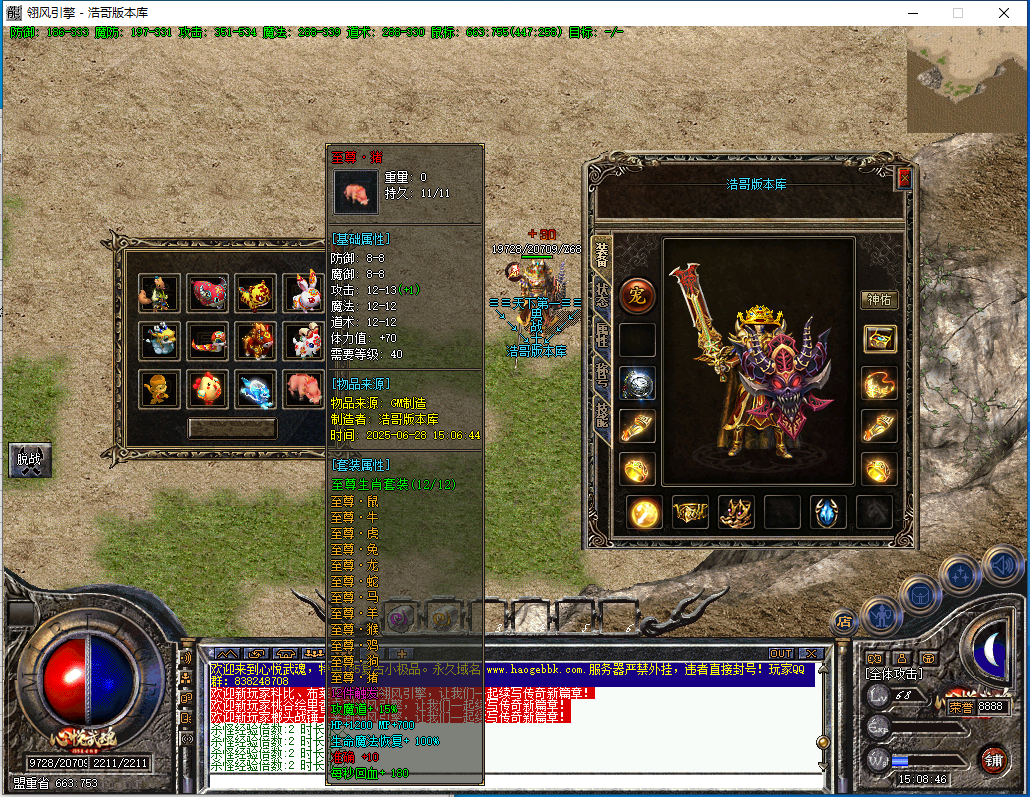Open the 属性 attributes tab
1030x797 pixels.
point(601,337)
